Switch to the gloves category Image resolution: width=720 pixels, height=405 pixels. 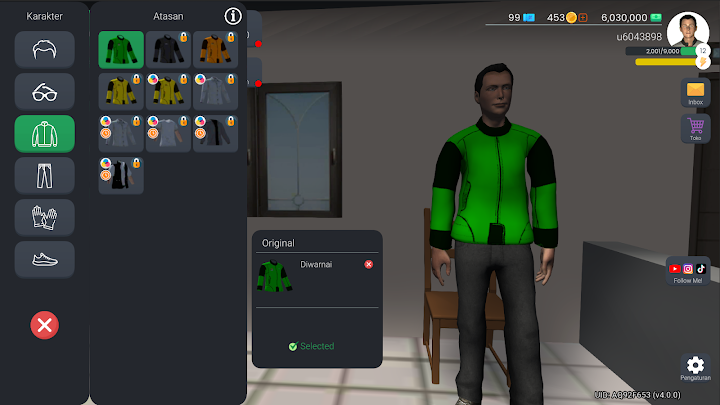pyautogui.click(x=44, y=217)
